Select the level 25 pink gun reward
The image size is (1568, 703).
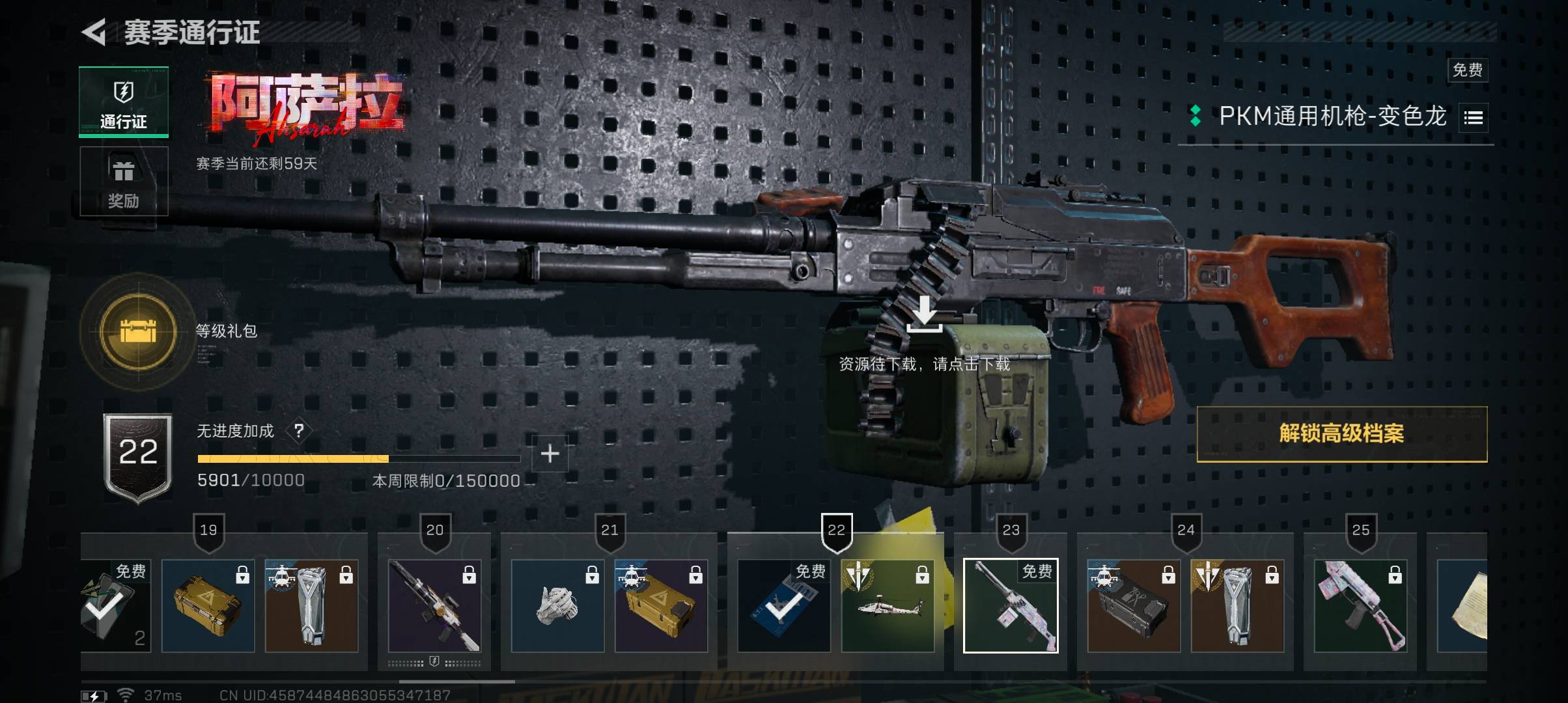tap(1360, 605)
